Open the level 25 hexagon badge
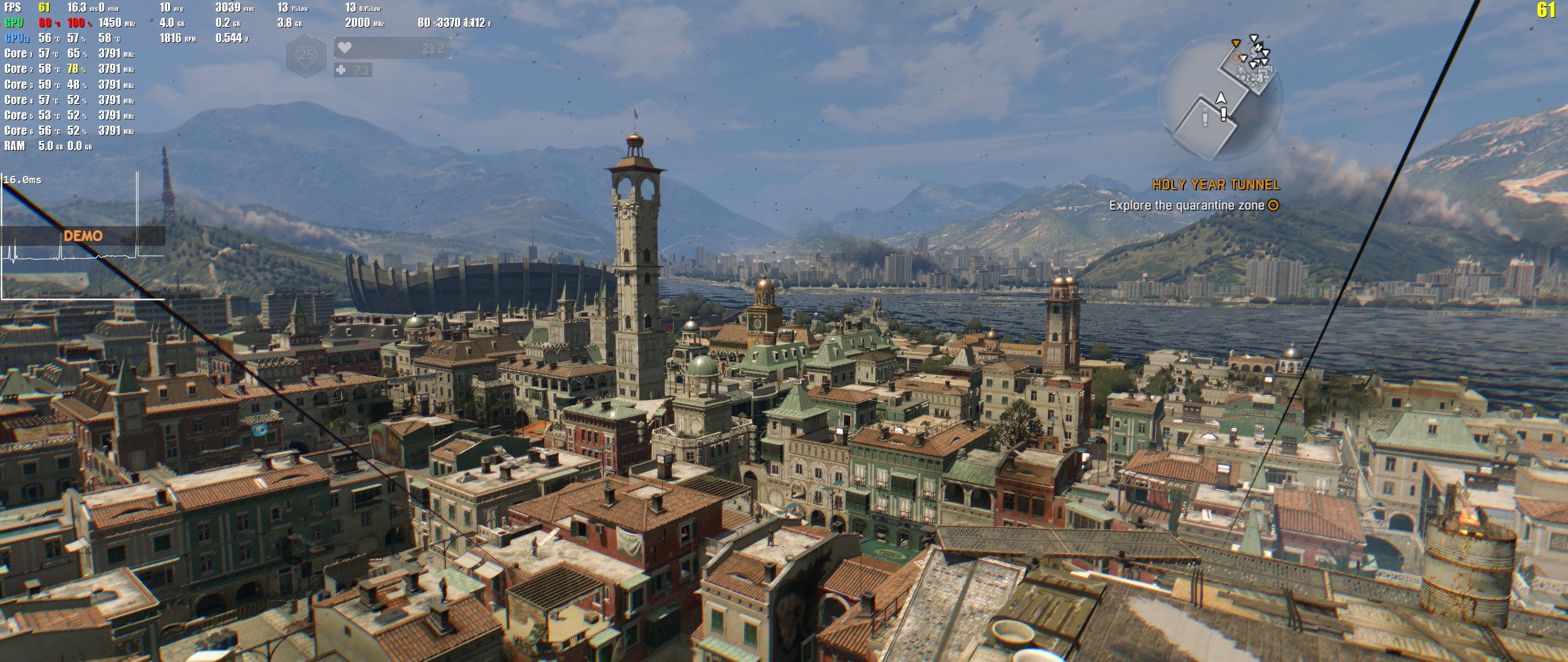This screenshot has width=1568, height=662. tap(306, 55)
